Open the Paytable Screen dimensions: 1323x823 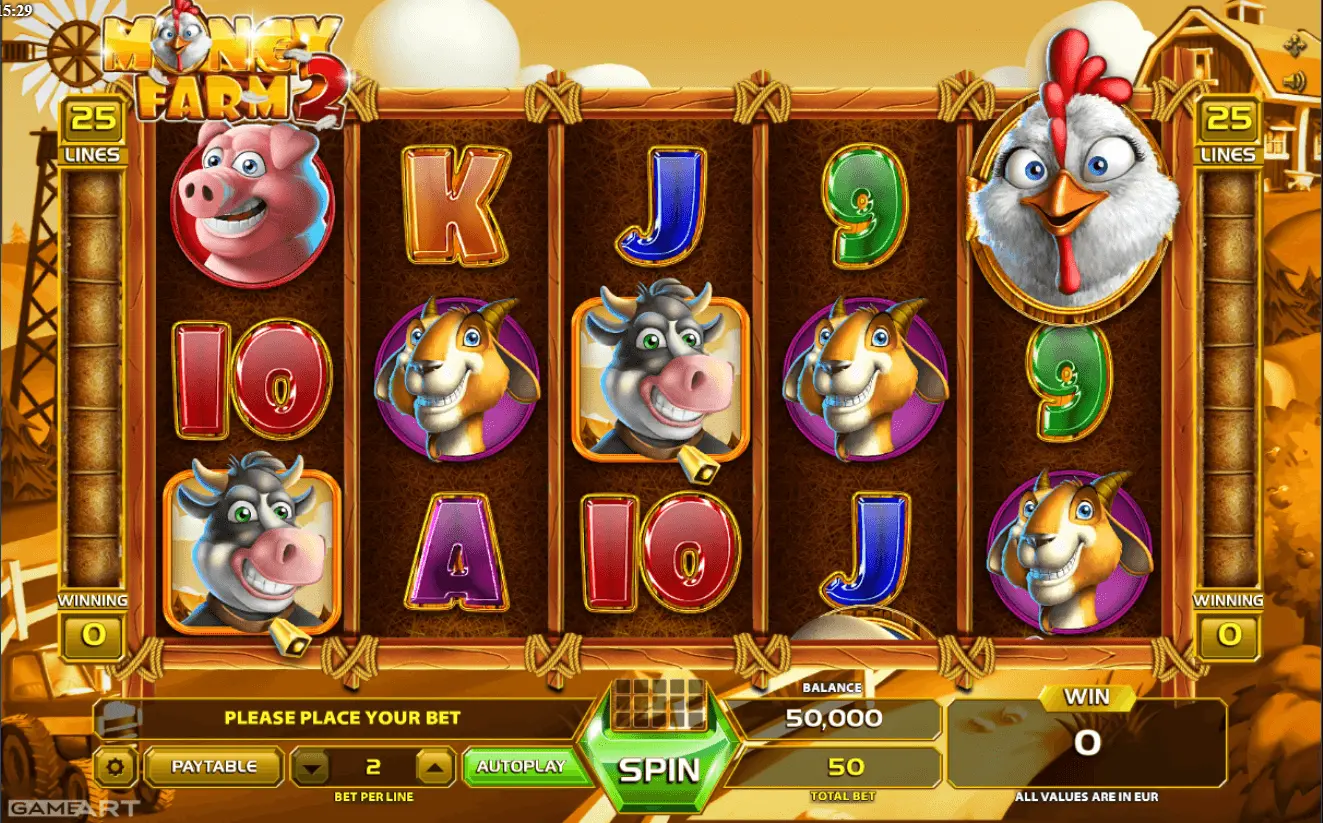pos(214,767)
